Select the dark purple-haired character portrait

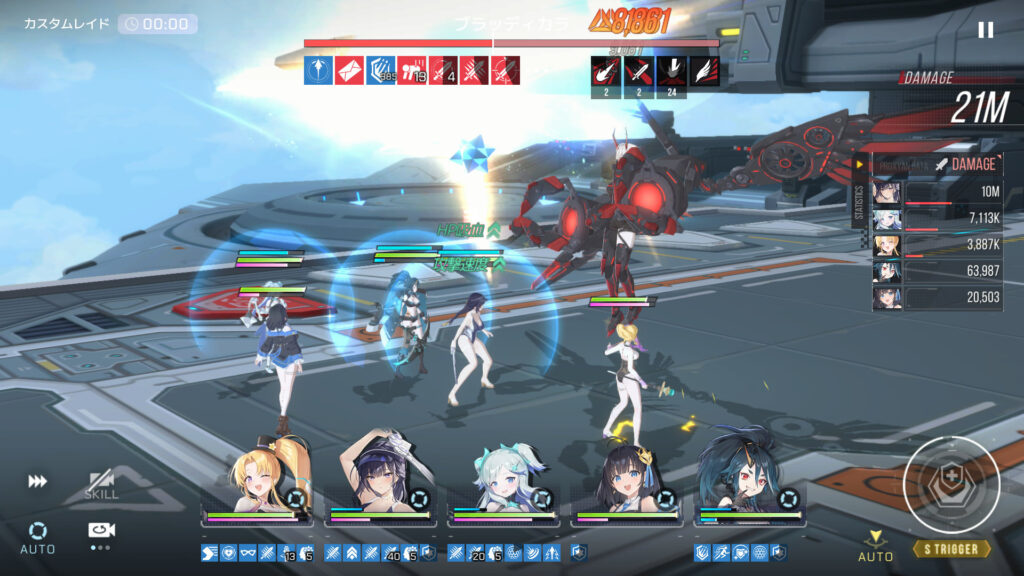pyautogui.click(x=380, y=476)
